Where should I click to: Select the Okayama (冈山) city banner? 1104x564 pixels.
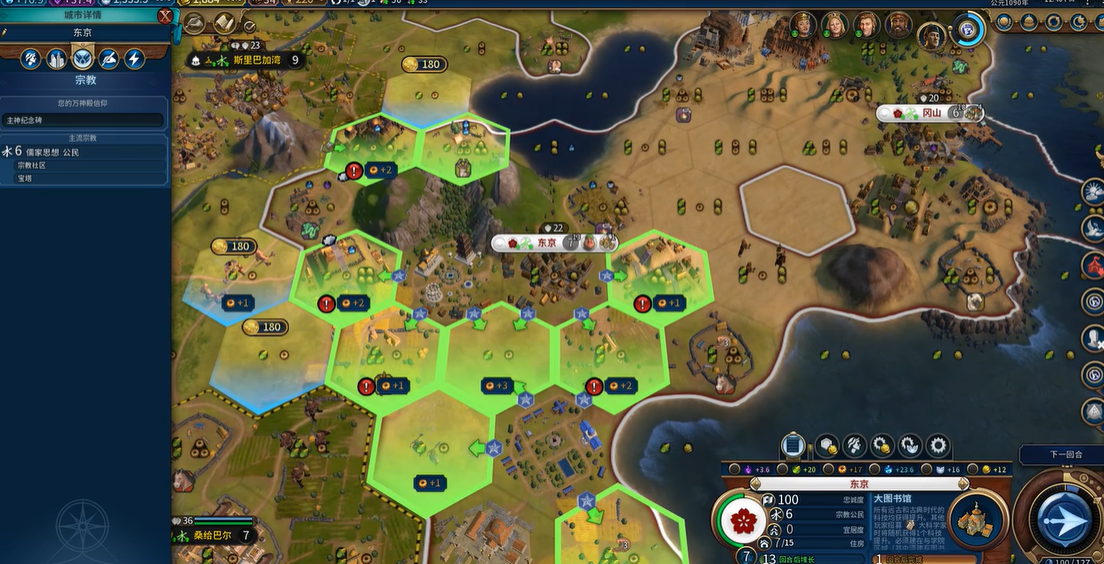tap(930, 113)
